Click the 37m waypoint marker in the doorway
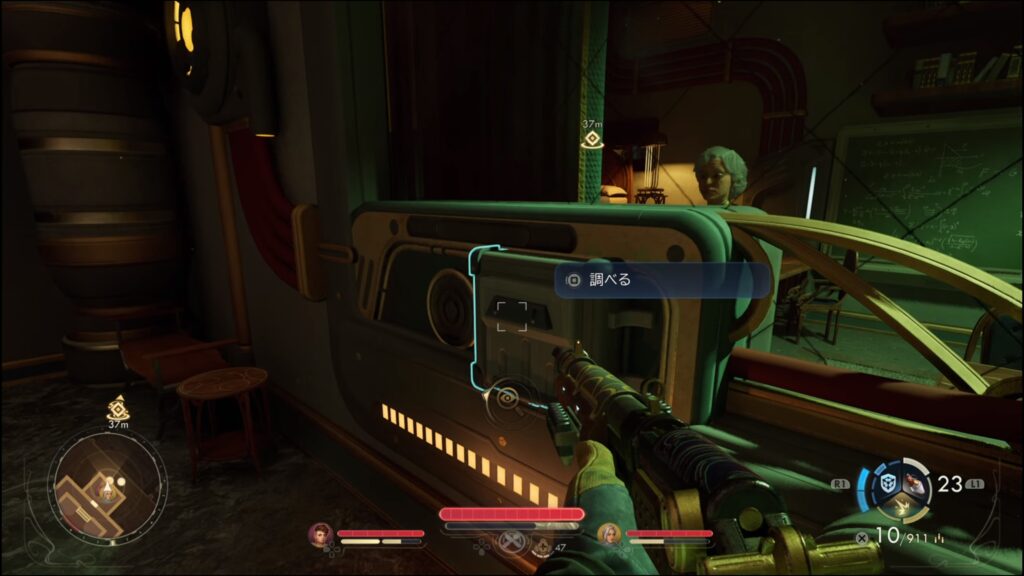This screenshot has width=1024, height=576. tap(591, 139)
